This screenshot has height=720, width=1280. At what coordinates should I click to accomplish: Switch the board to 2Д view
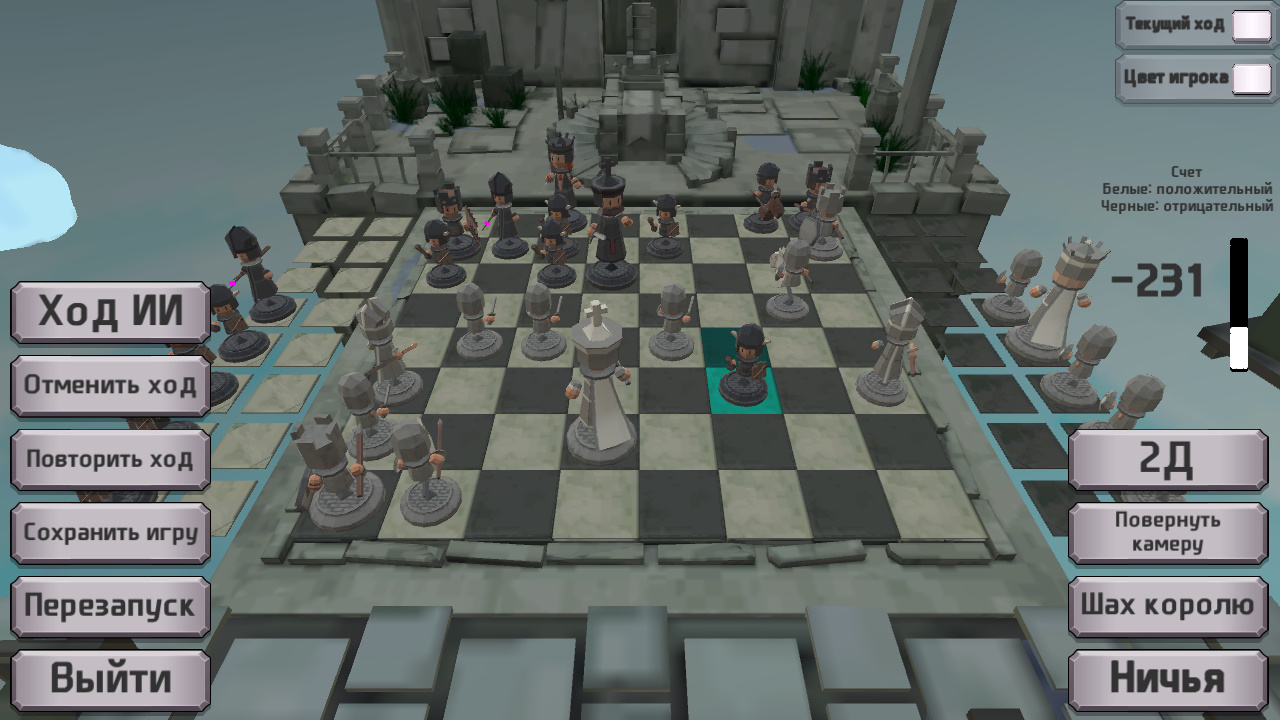(x=1167, y=459)
